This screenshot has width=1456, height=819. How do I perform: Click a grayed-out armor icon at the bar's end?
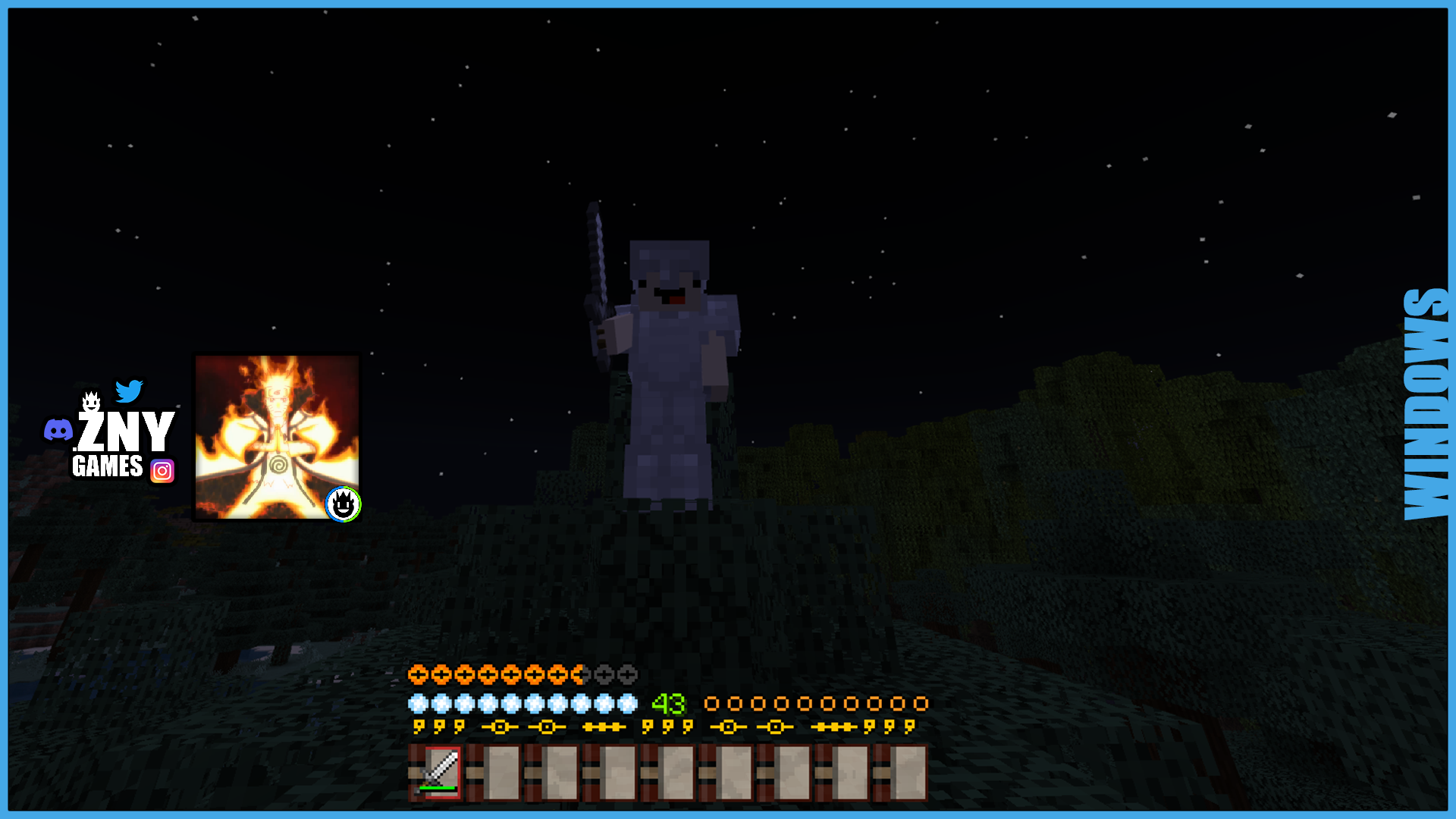click(626, 673)
